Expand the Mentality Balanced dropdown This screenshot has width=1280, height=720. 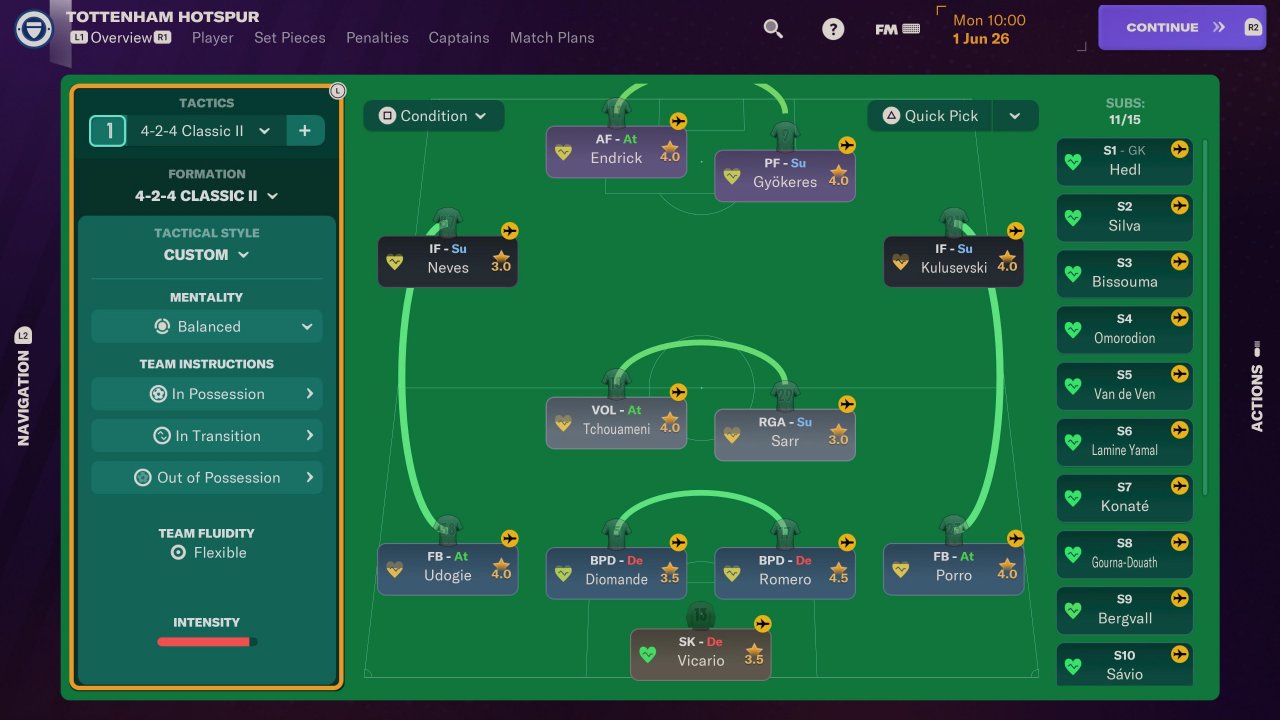(207, 327)
